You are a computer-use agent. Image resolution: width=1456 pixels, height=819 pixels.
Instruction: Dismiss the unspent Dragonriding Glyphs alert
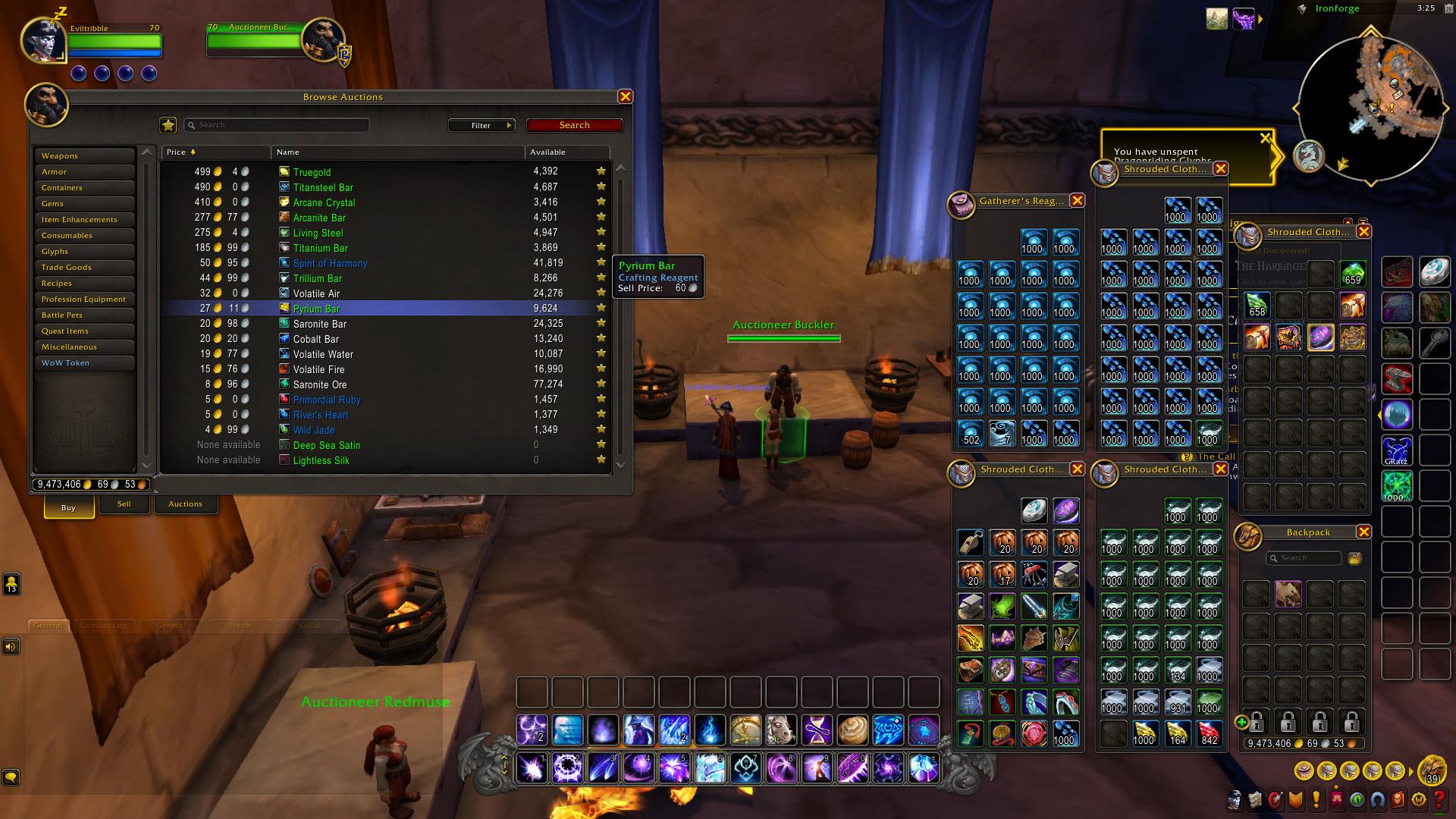1264,138
